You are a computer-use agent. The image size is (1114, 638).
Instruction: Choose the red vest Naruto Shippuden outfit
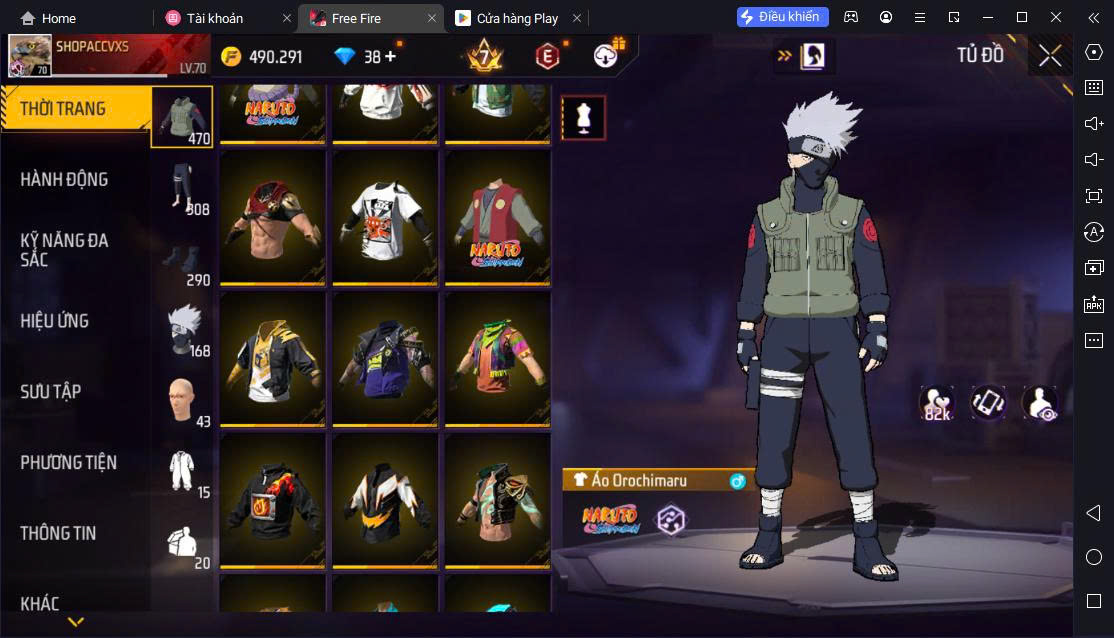coord(497,217)
